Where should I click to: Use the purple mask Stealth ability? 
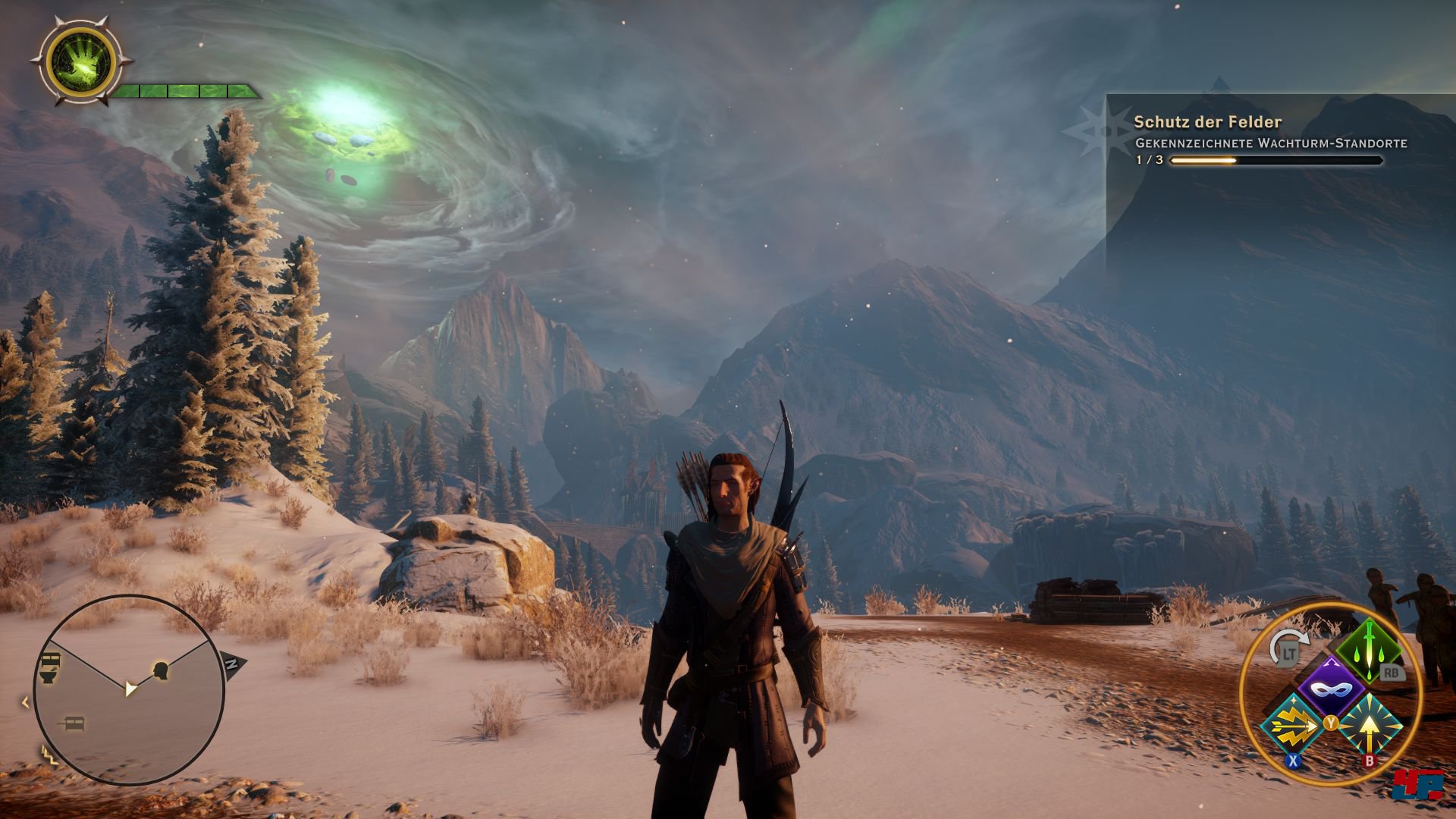pyautogui.click(x=1331, y=689)
